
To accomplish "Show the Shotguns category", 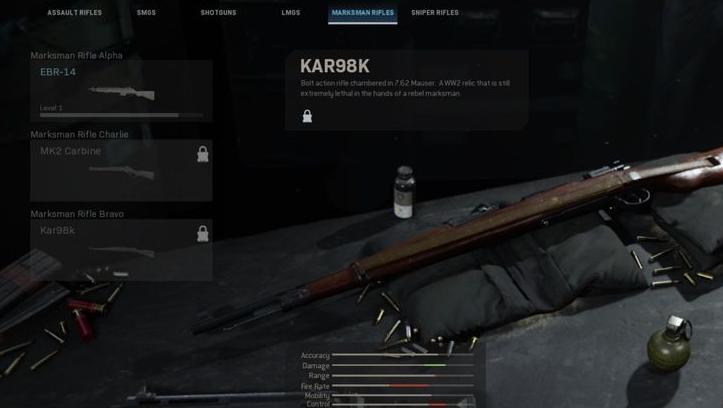I will pos(217,13).
